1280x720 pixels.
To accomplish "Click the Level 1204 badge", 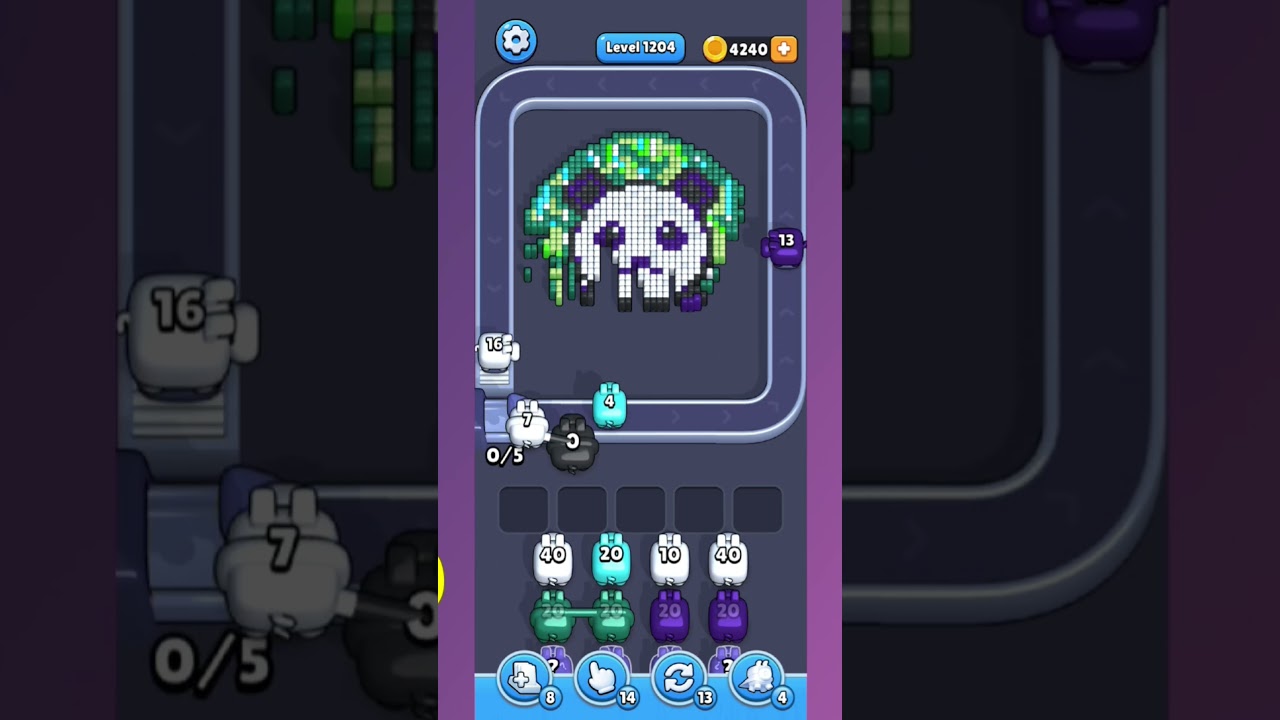I will tap(640, 47).
